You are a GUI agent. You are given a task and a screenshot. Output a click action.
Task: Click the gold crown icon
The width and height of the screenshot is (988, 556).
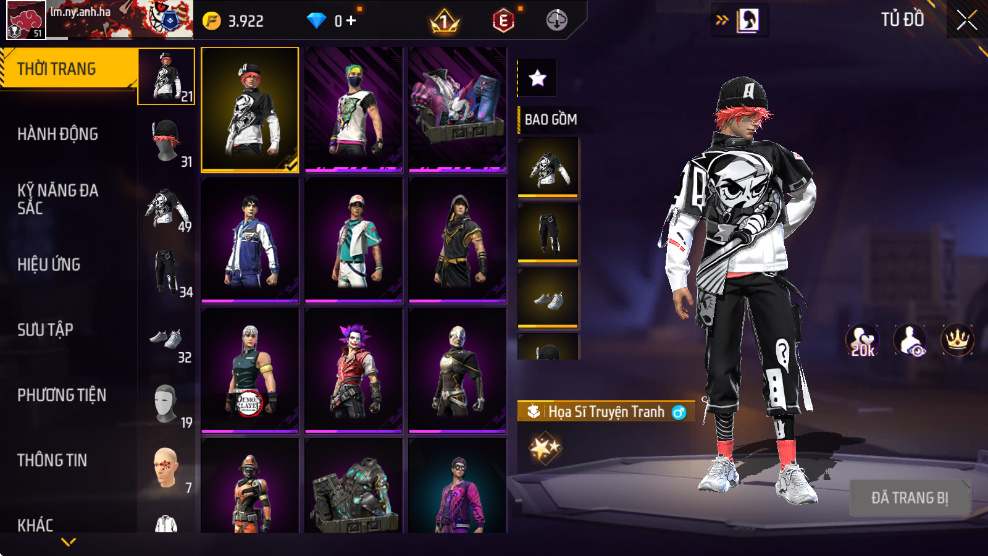pyautogui.click(x=958, y=340)
